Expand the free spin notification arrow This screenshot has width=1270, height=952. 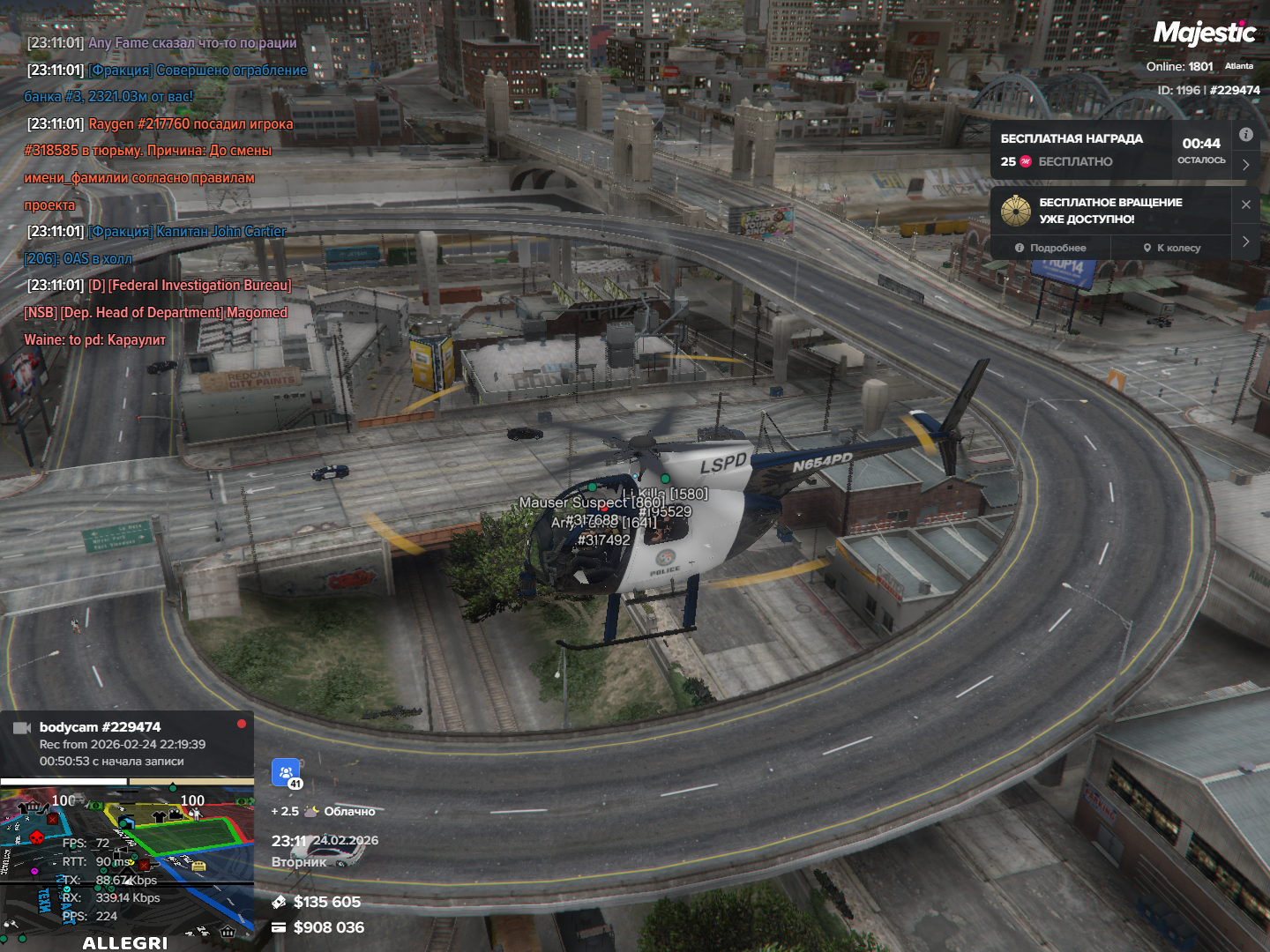[x=1245, y=241]
